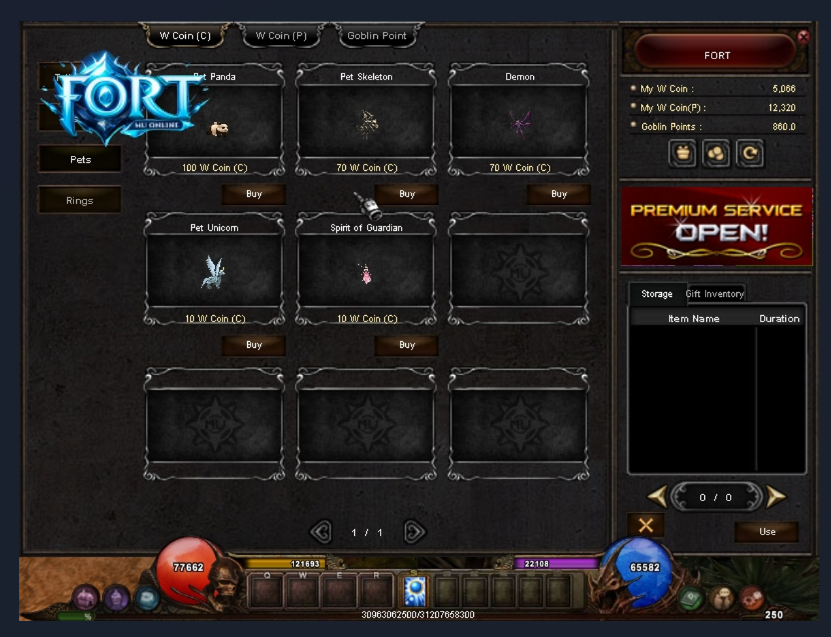Purchase the Demon pet

pyautogui.click(x=559, y=194)
